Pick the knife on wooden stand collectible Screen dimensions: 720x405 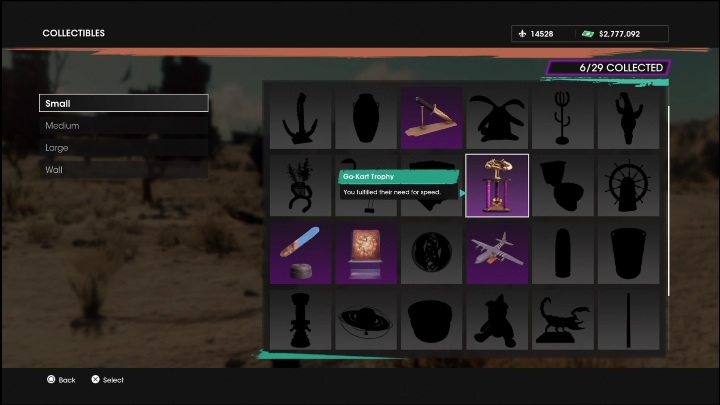(431, 118)
